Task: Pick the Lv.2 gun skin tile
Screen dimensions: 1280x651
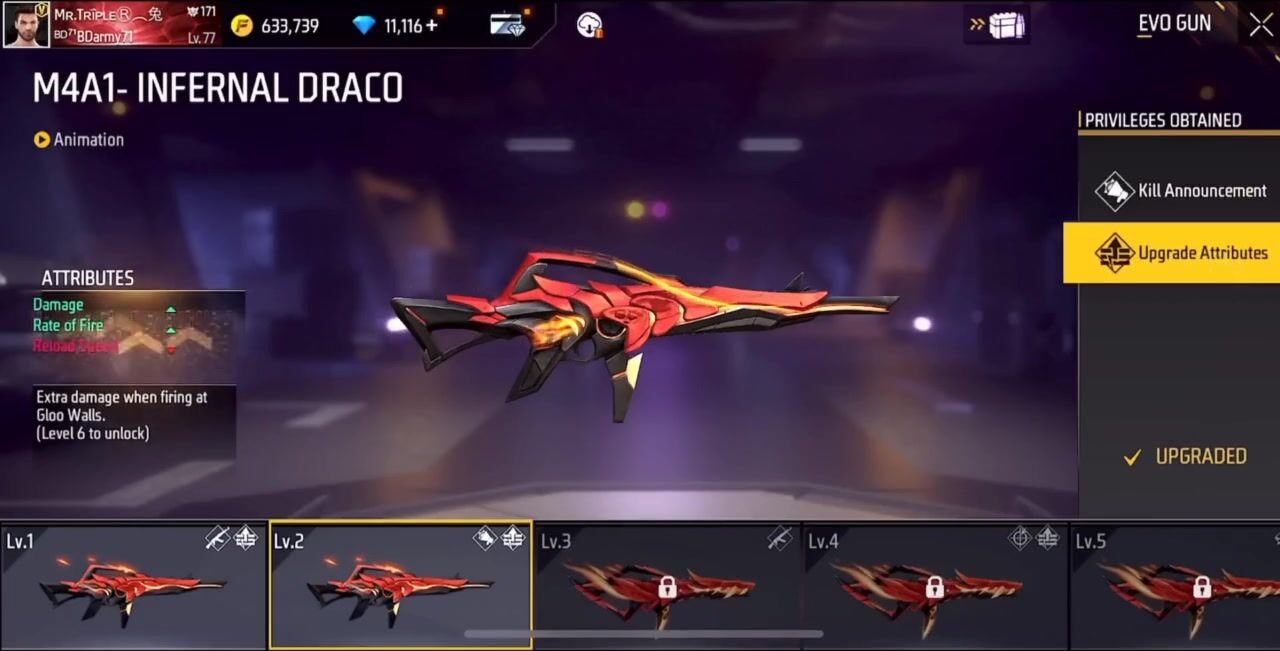Action: click(400, 586)
